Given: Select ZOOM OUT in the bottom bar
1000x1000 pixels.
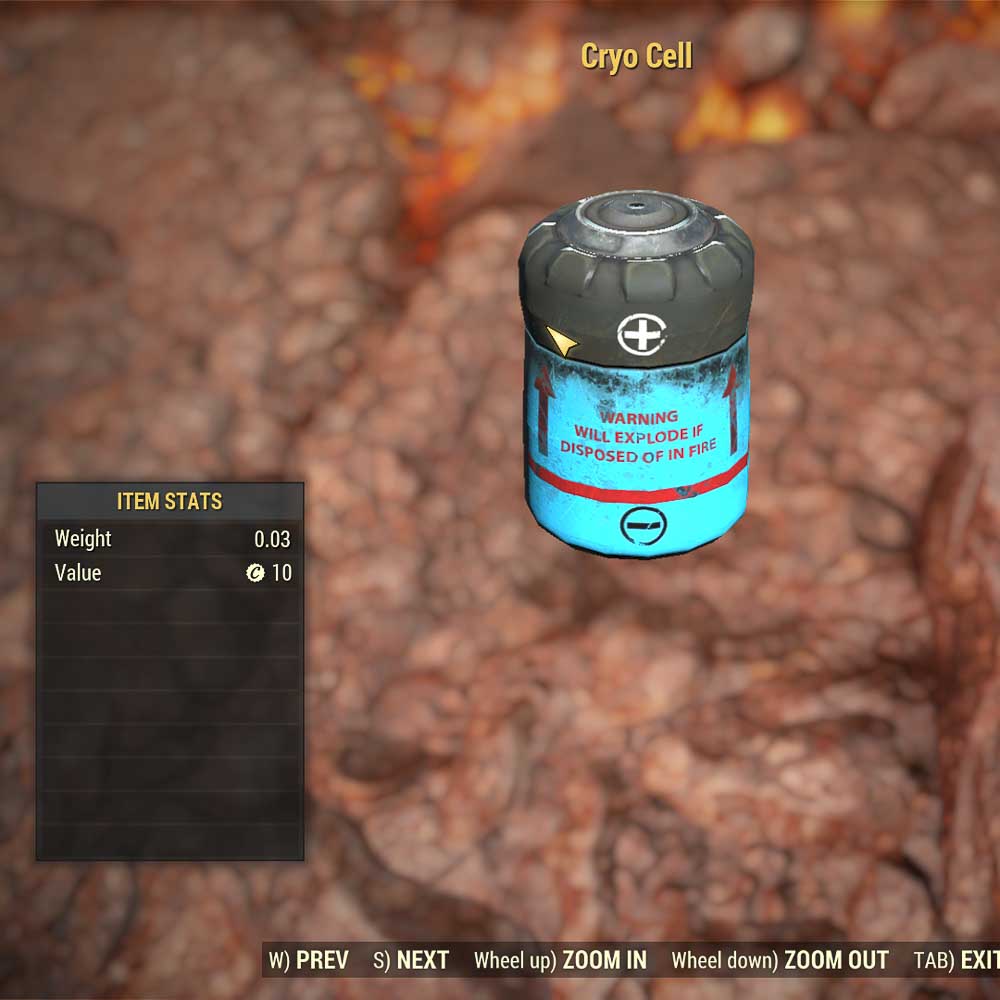Looking at the screenshot, I should click(780, 961).
